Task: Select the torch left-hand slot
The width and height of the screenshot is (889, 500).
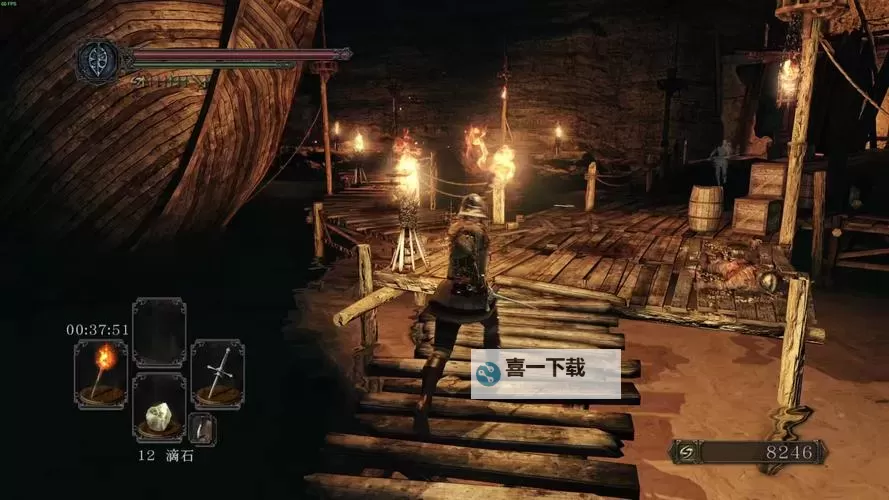Action: 101,373
